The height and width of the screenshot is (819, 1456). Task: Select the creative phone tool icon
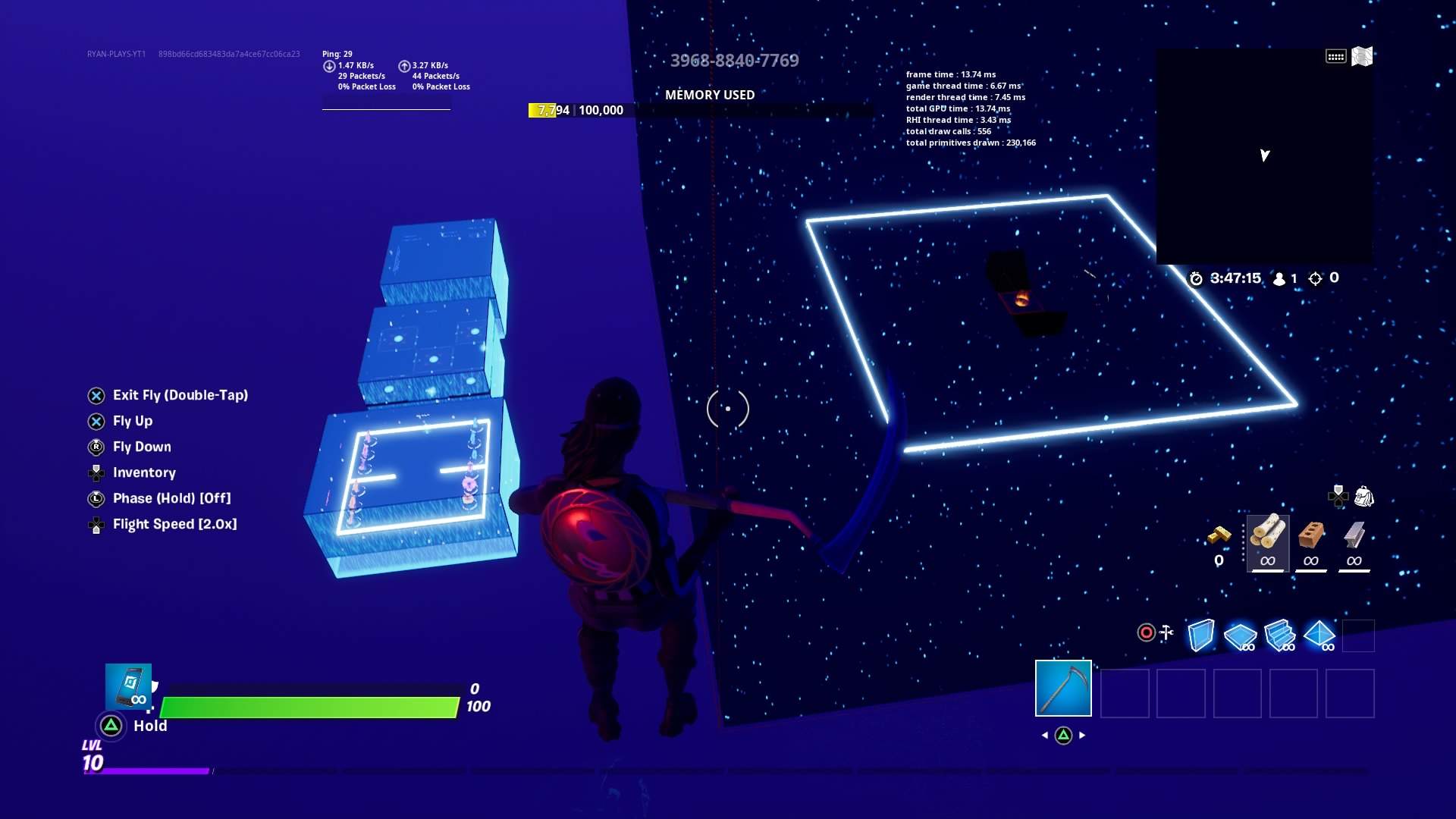click(x=129, y=686)
